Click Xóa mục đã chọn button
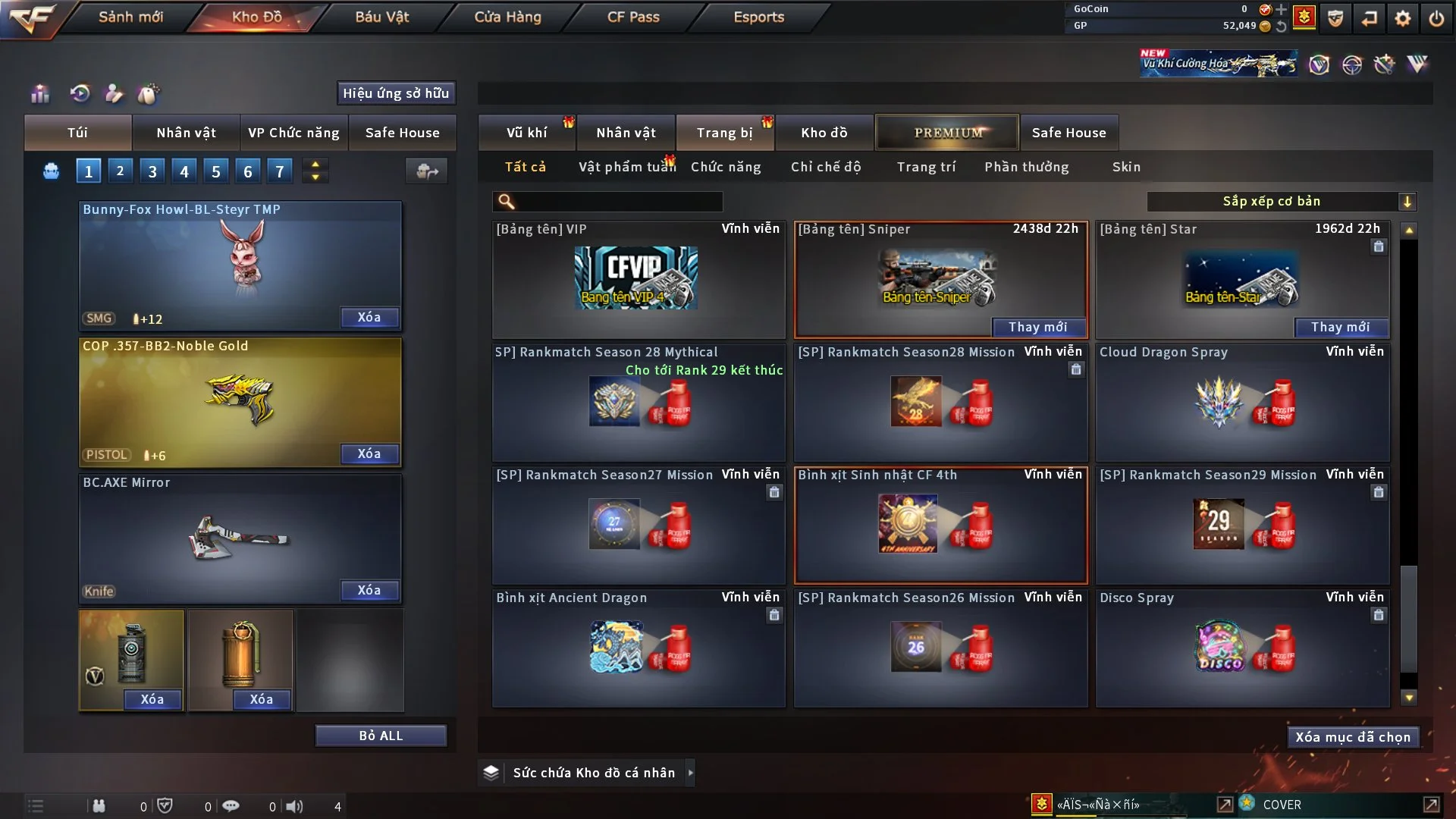This screenshot has width=1456, height=819. pyautogui.click(x=1352, y=737)
